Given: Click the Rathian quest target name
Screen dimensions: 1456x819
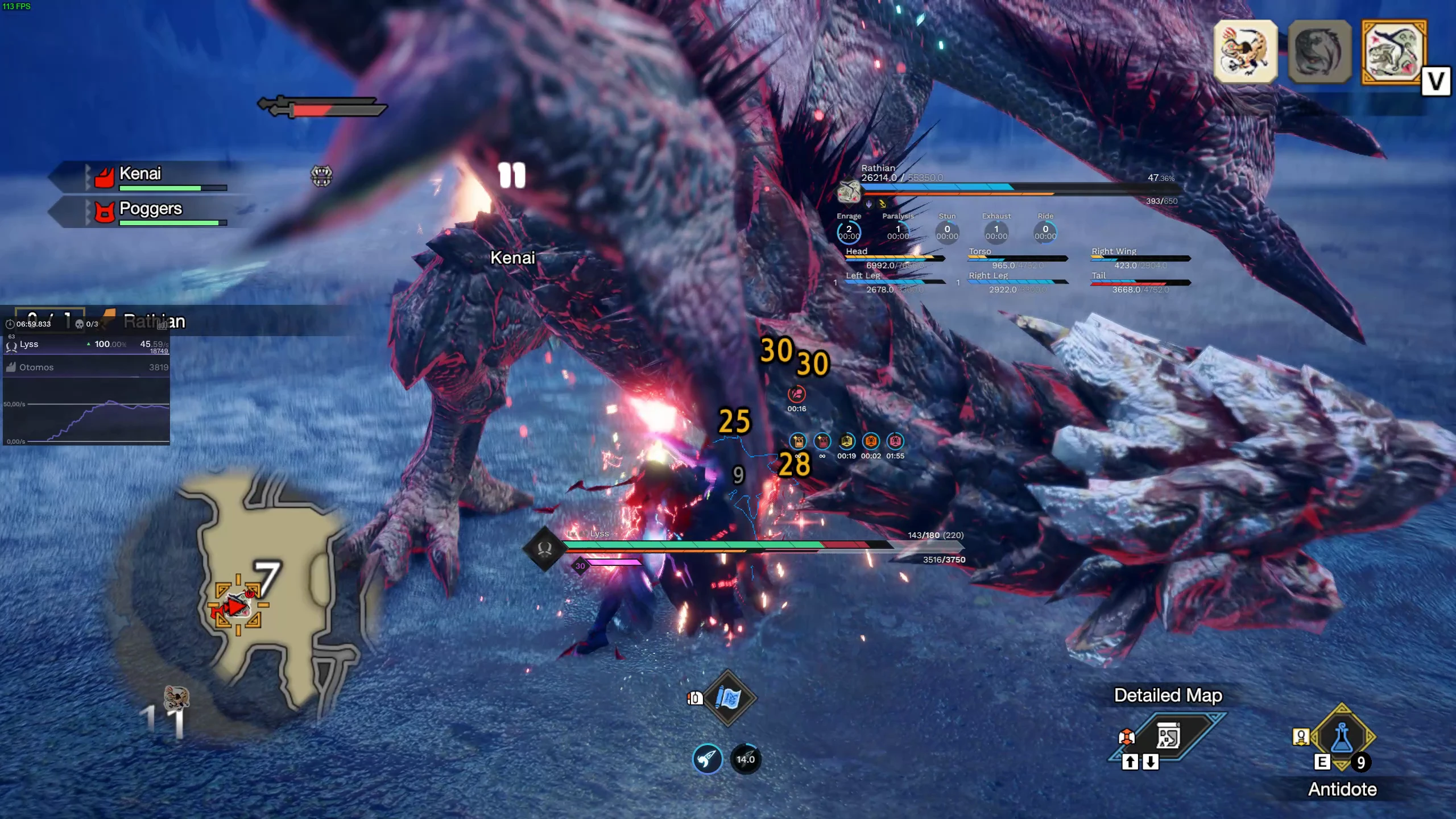Looking at the screenshot, I should pyautogui.click(x=154, y=321).
